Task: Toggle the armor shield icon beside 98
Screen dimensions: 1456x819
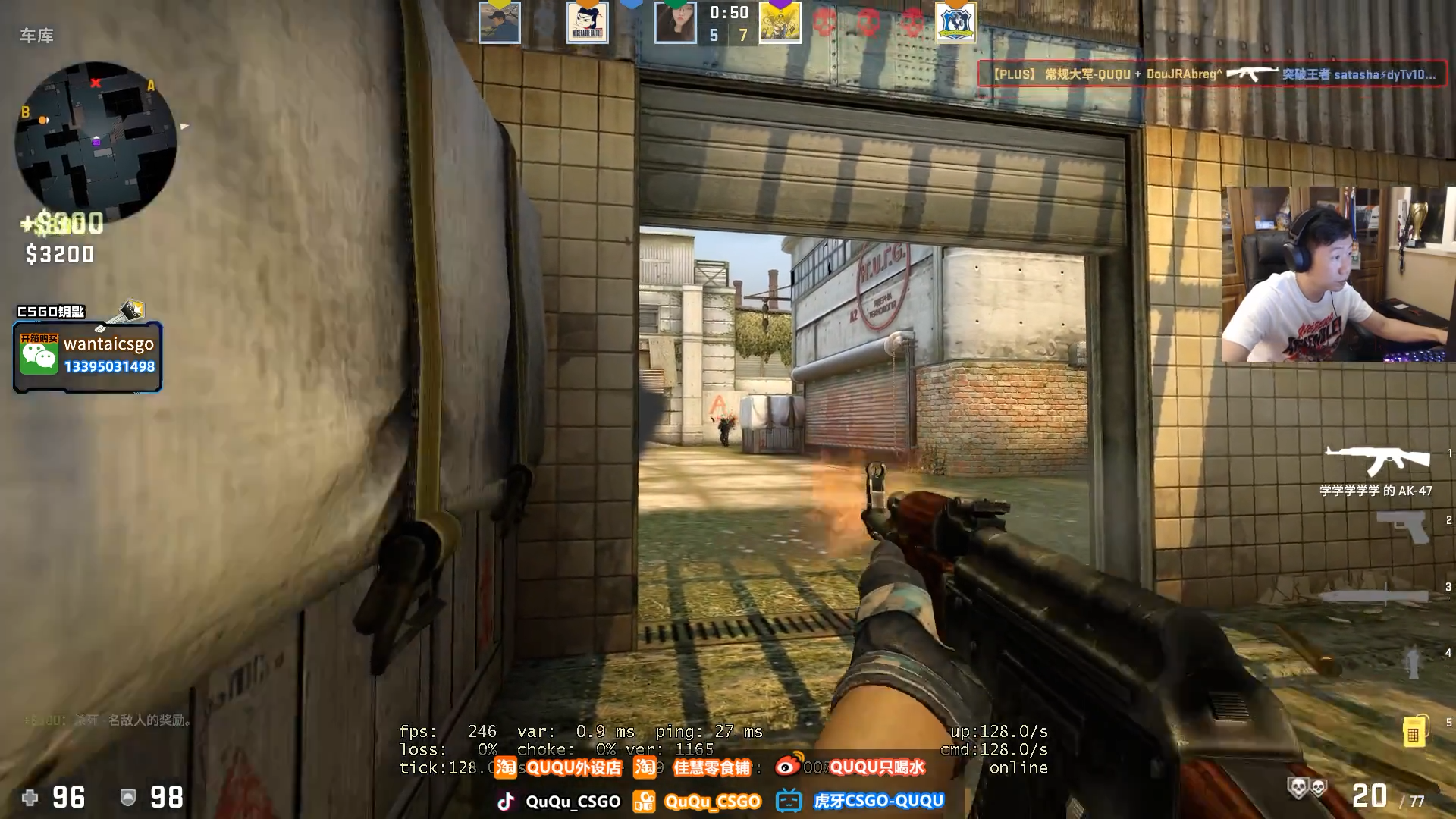Action: pos(127,798)
